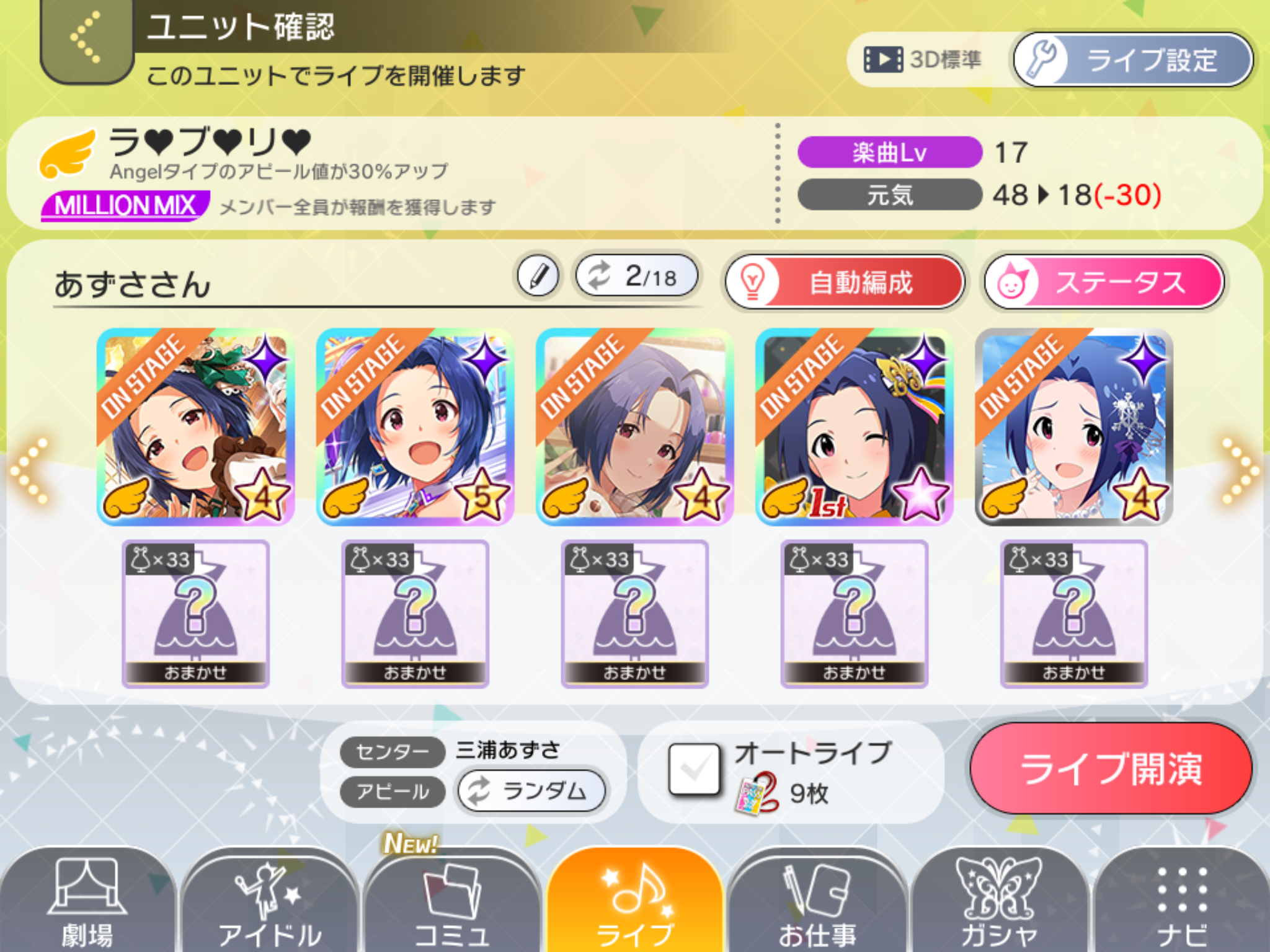Choose the snowflake hairpin idol card
The height and width of the screenshot is (952, 1270).
coord(1074,427)
